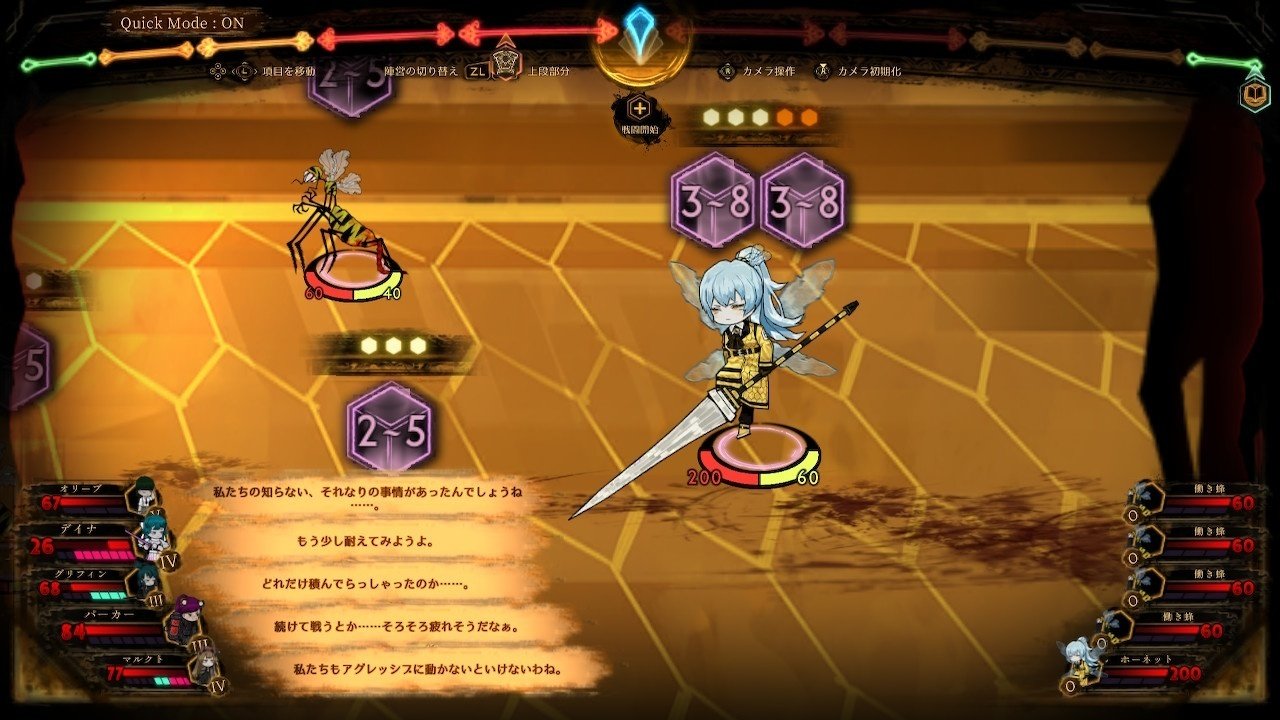Select オリーブ's character portrait
The height and width of the screenshot is (720, 1280).
[x=146, y=496]
